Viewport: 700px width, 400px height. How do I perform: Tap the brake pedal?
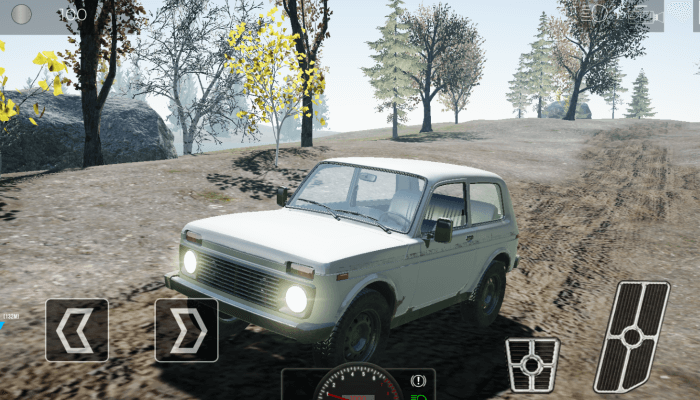pyautogui.click(x=532, y=364)
